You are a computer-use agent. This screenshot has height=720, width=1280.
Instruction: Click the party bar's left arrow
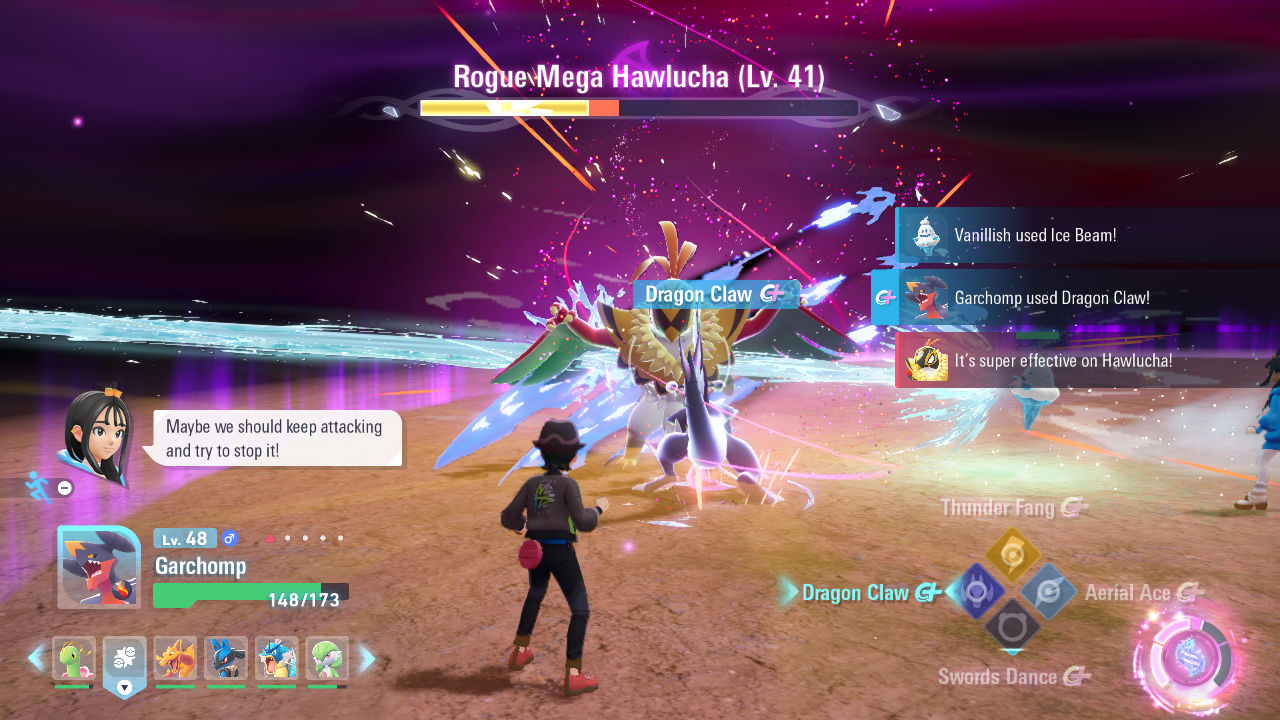coord(36,658)
